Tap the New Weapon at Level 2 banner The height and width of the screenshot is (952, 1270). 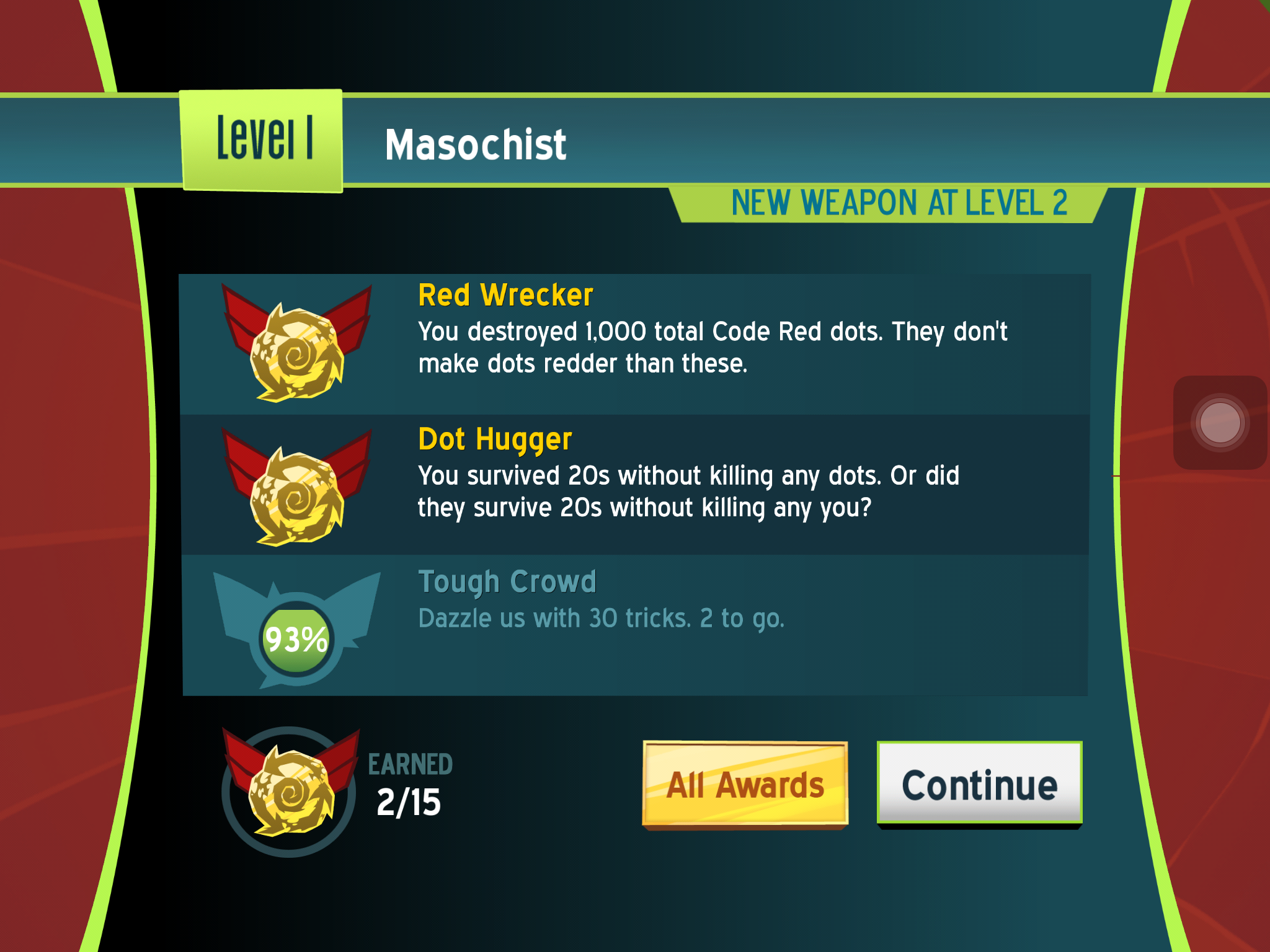tap(889, 204)
